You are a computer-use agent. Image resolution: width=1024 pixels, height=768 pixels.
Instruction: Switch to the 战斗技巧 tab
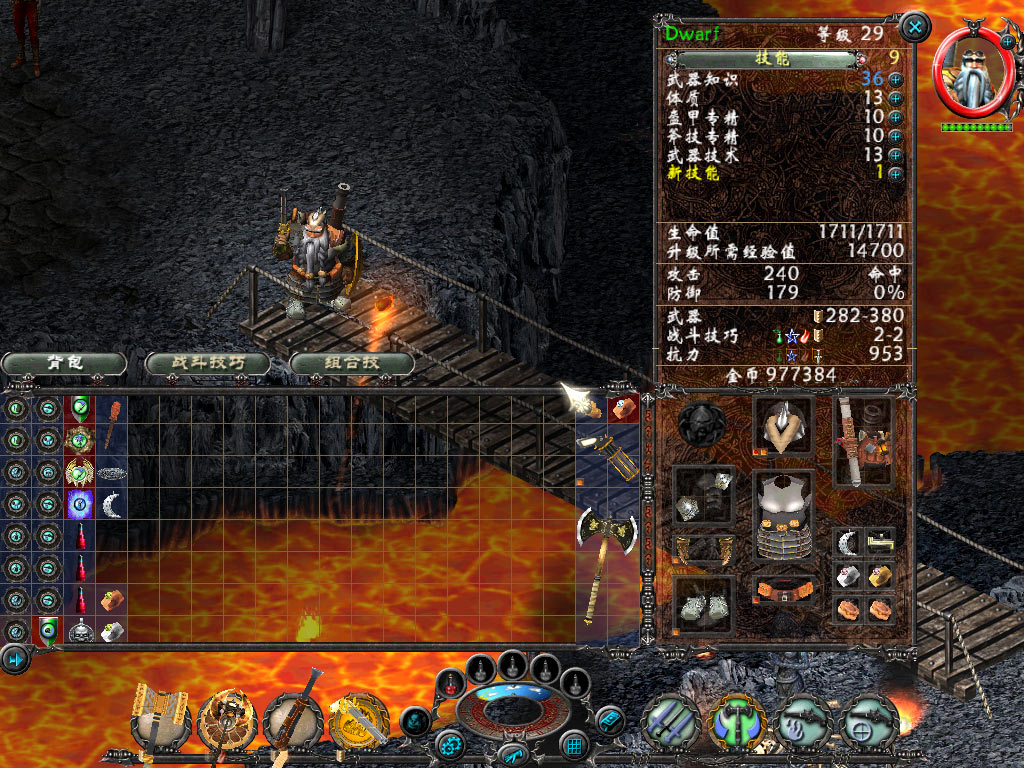click(x=207, y=362)
